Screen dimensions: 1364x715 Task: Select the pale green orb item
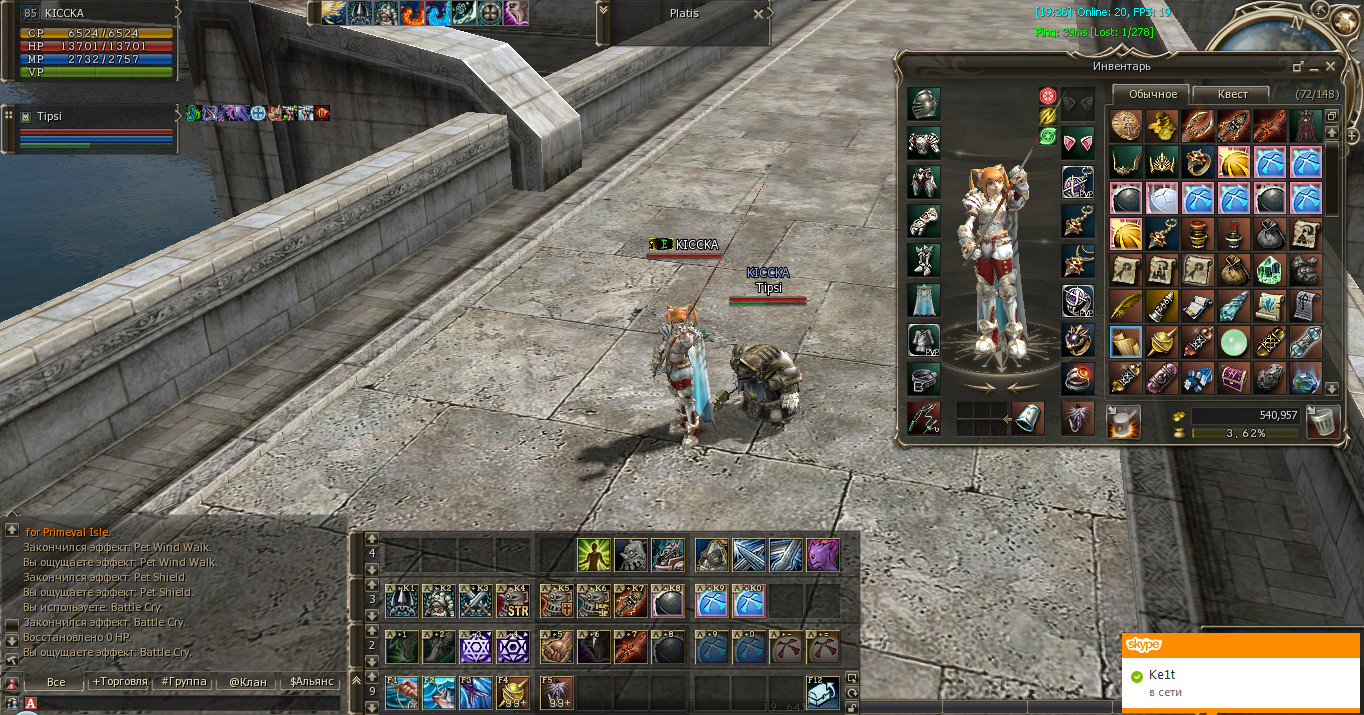pyautogui.click(x=1233, y=342)
